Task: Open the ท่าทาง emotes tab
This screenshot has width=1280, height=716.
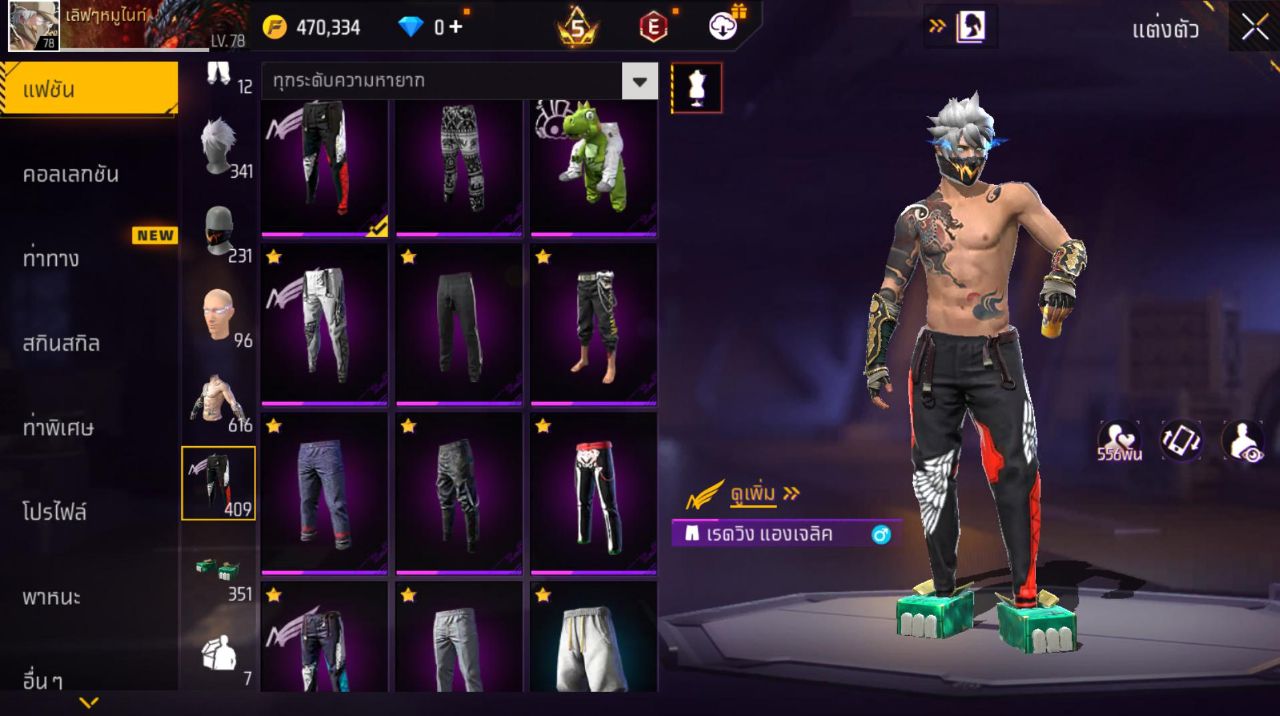Action: click(x=52, y=259)
